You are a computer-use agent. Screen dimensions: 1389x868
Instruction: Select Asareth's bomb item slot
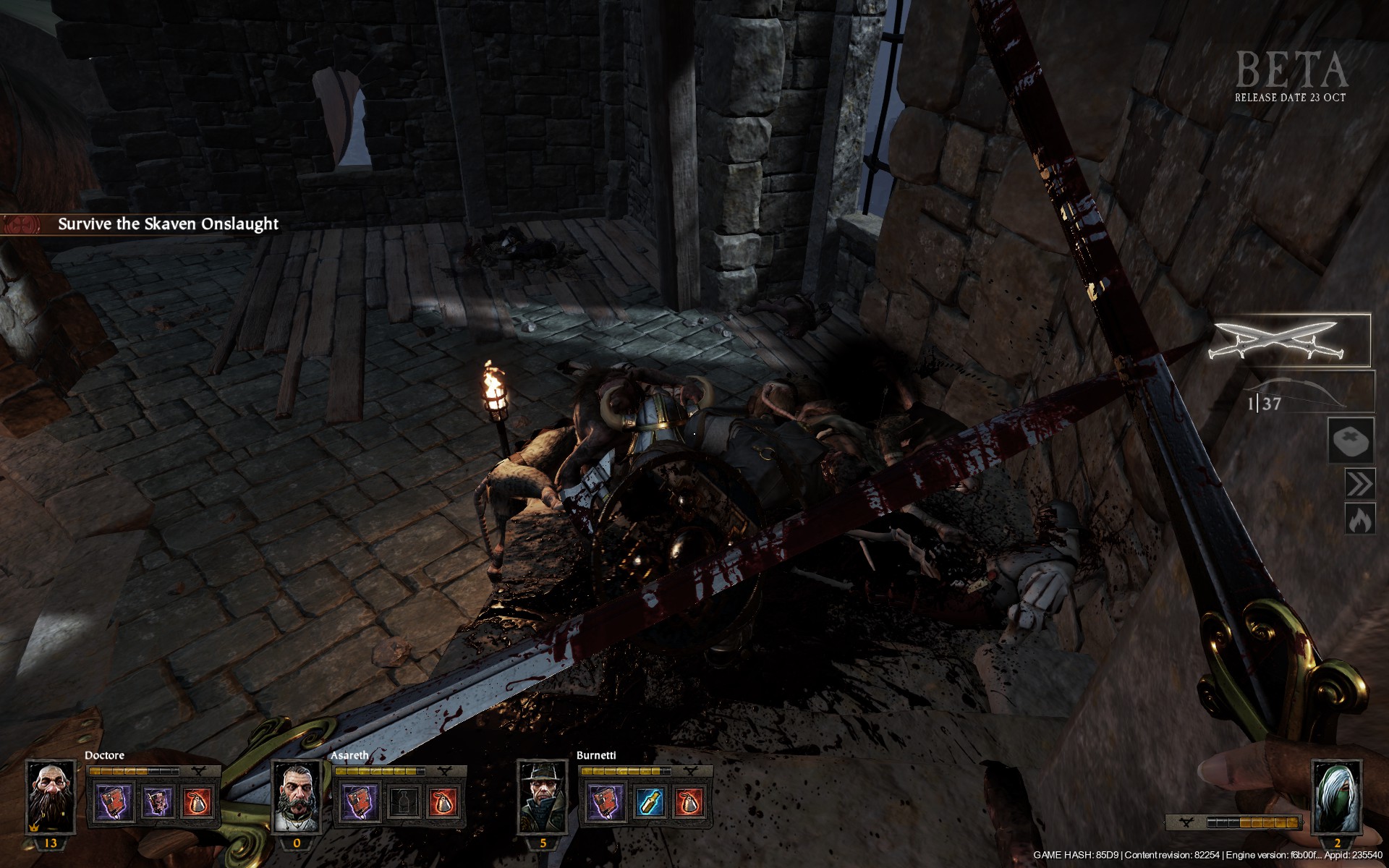[x=444, y=803]
